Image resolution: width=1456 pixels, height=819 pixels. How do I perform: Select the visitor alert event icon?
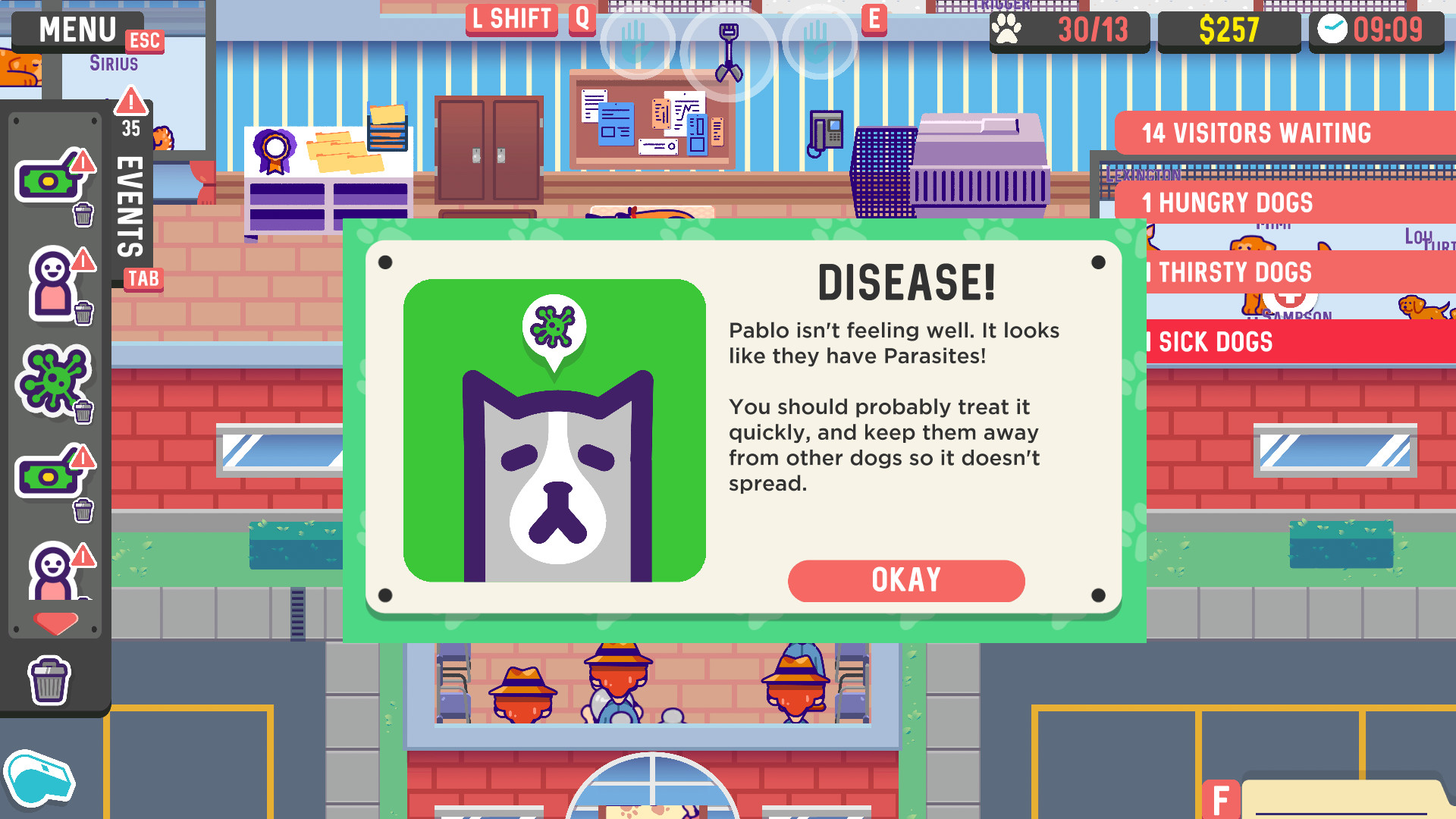[x=50, y=281]
